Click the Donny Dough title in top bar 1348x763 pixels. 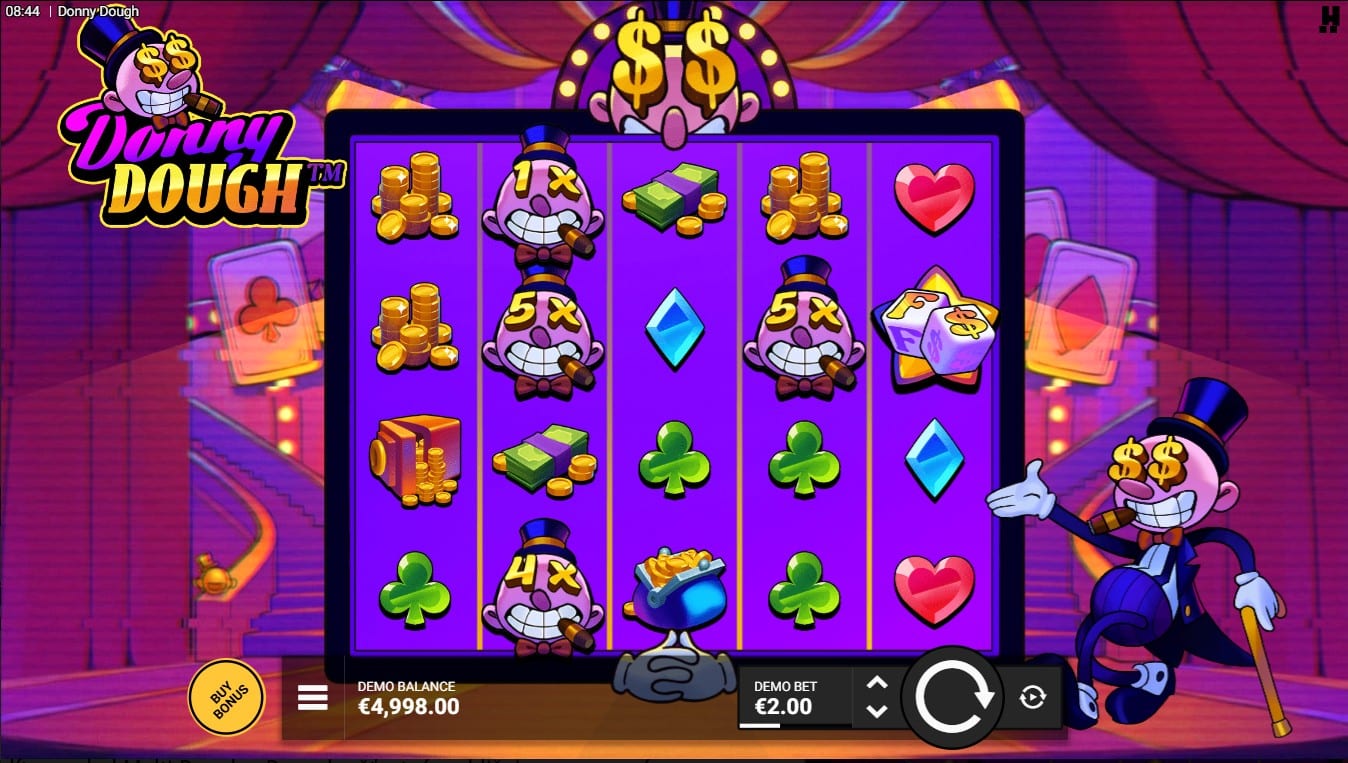click(x=99, y=11)
